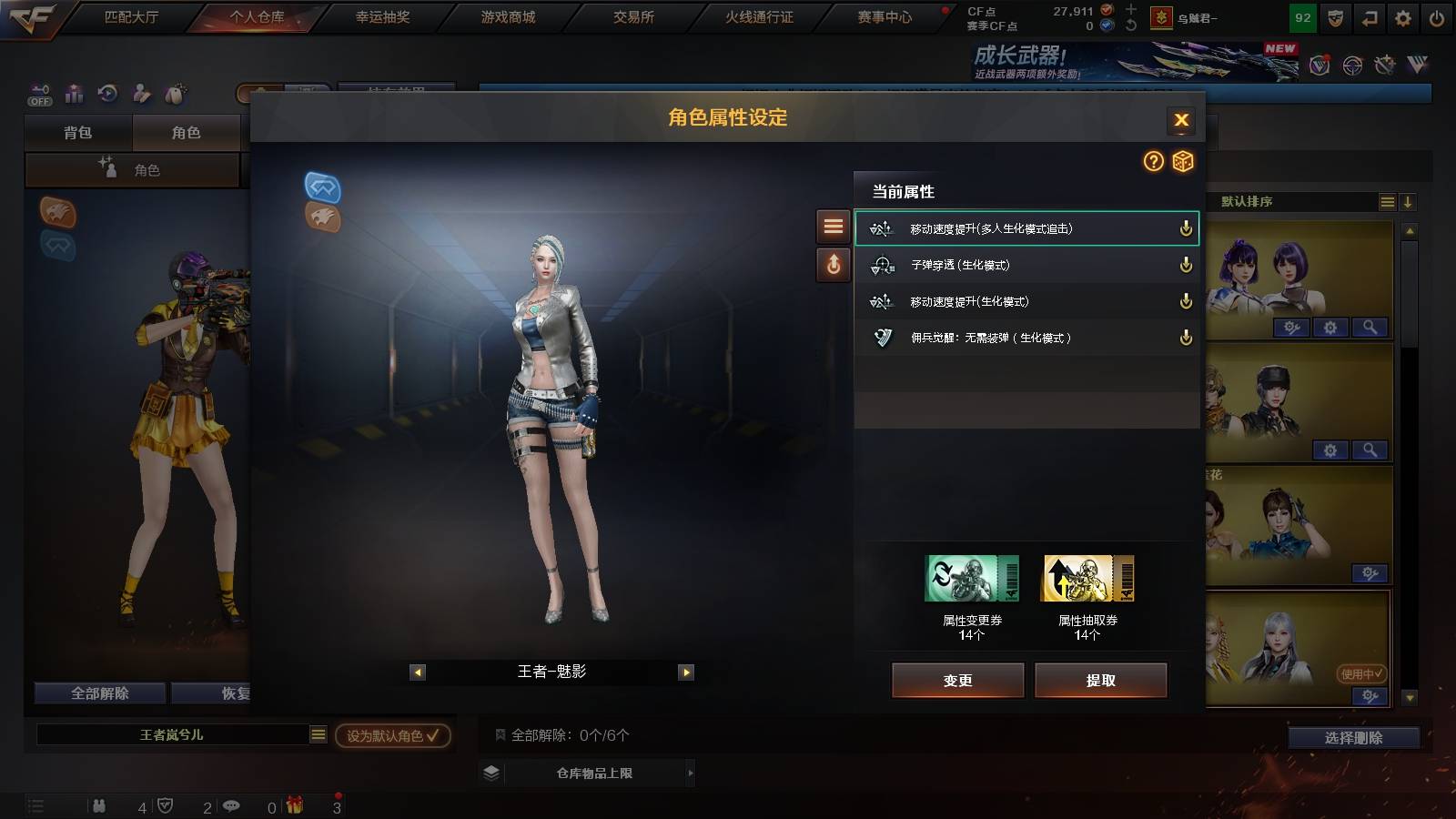Click the gear icon on a warehouse character card
This screenshot has width=1456, height=819.
1330,327
